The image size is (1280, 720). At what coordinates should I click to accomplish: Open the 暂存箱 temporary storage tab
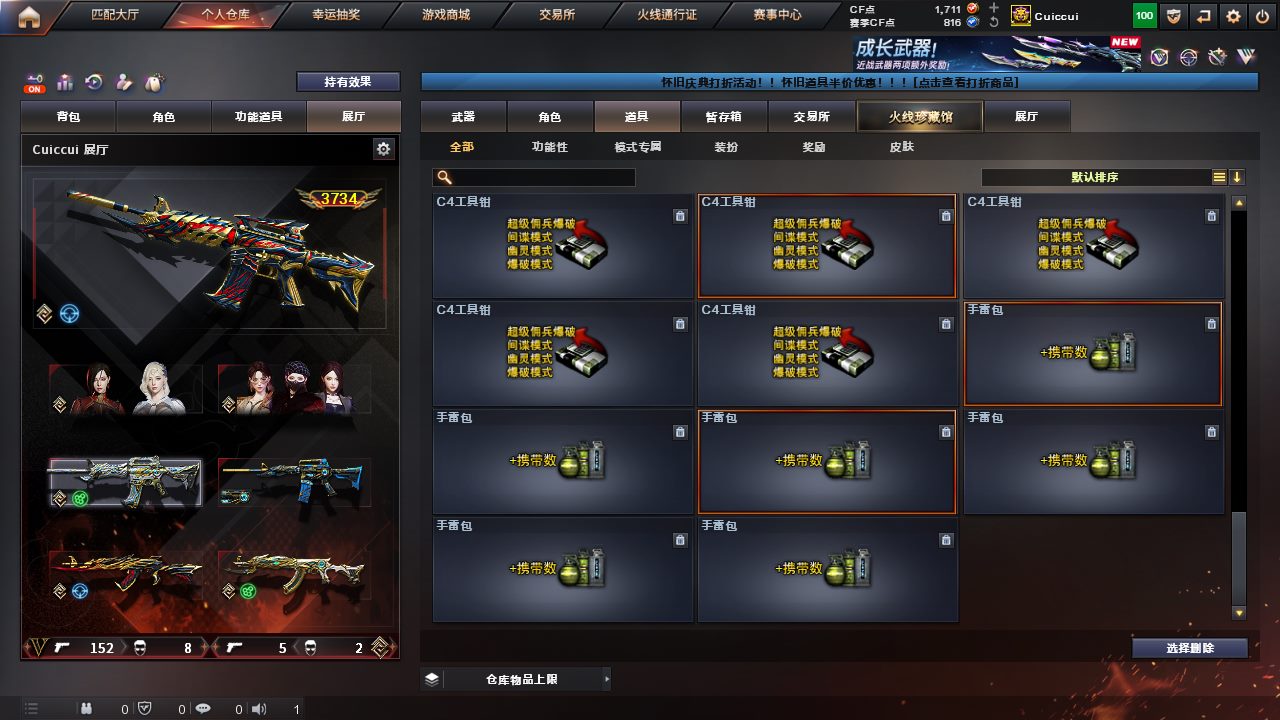coord(723,117)
